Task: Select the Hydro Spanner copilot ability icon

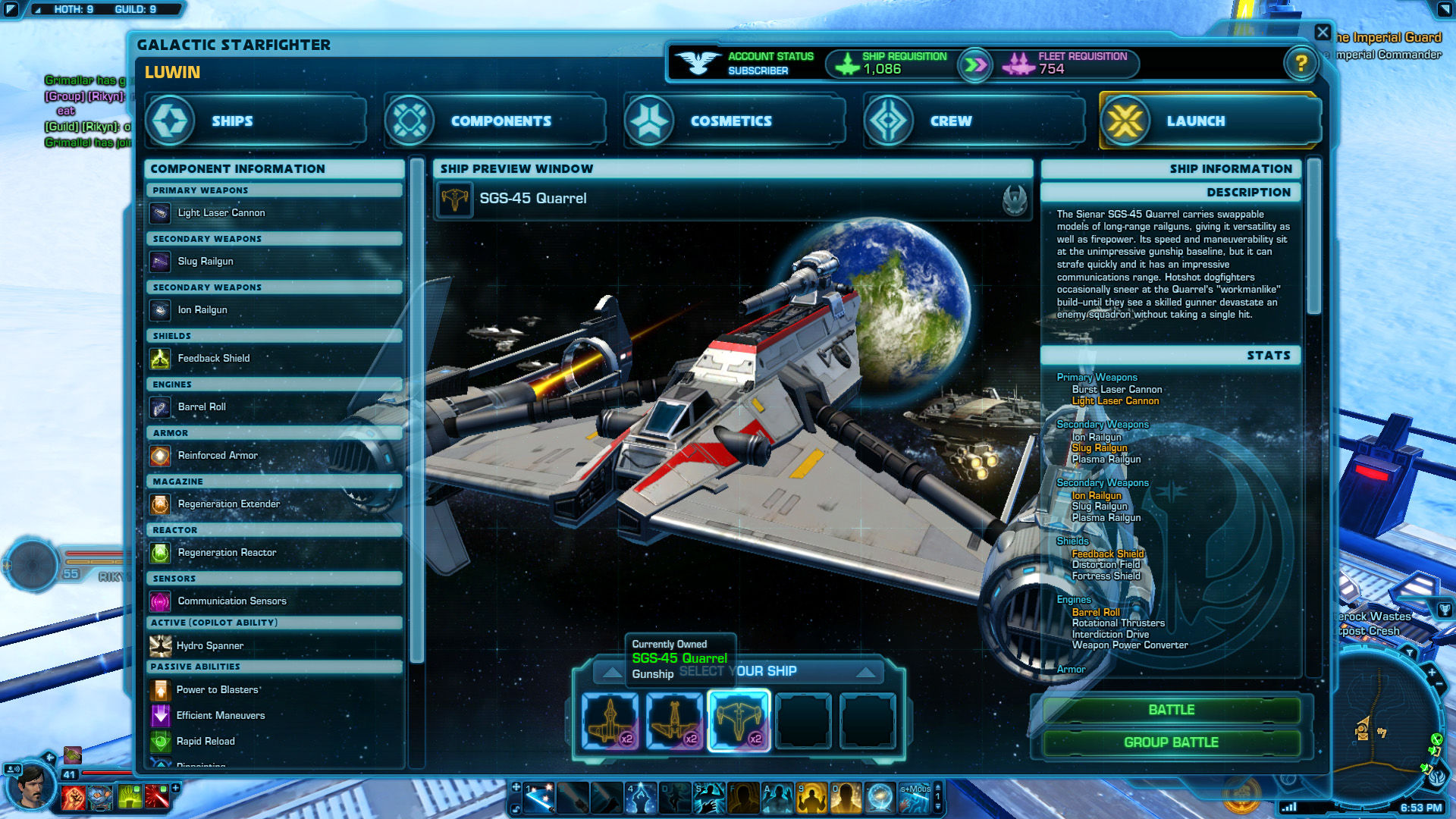Action: click(x=161, y=645)
